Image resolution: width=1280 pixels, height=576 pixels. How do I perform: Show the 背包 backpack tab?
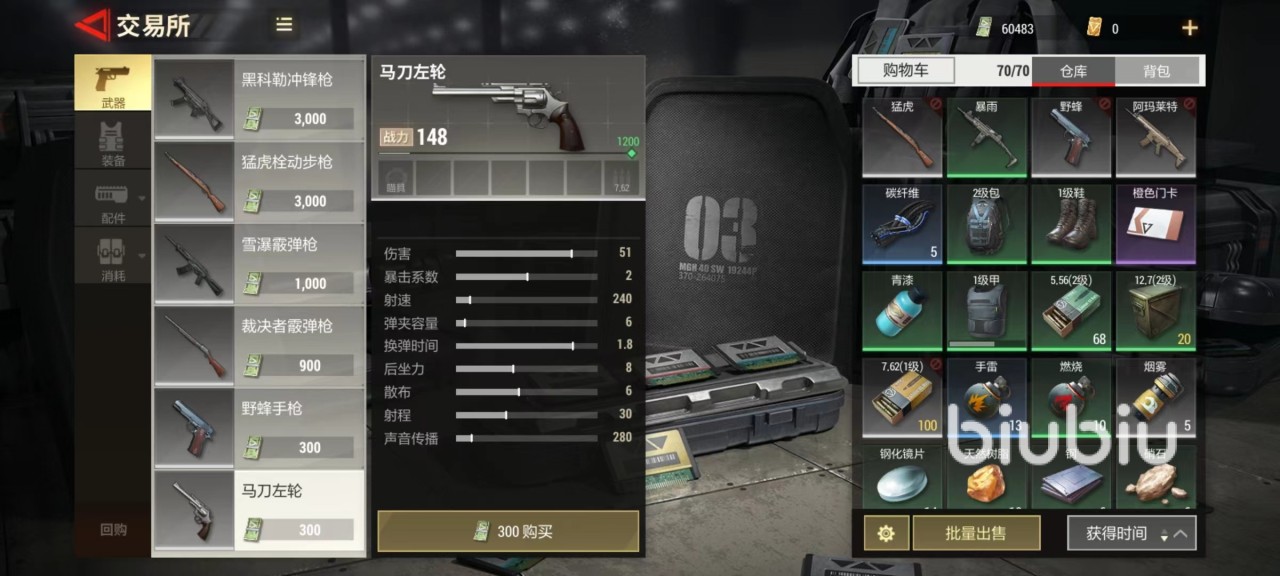click(x=1157, y=71)
